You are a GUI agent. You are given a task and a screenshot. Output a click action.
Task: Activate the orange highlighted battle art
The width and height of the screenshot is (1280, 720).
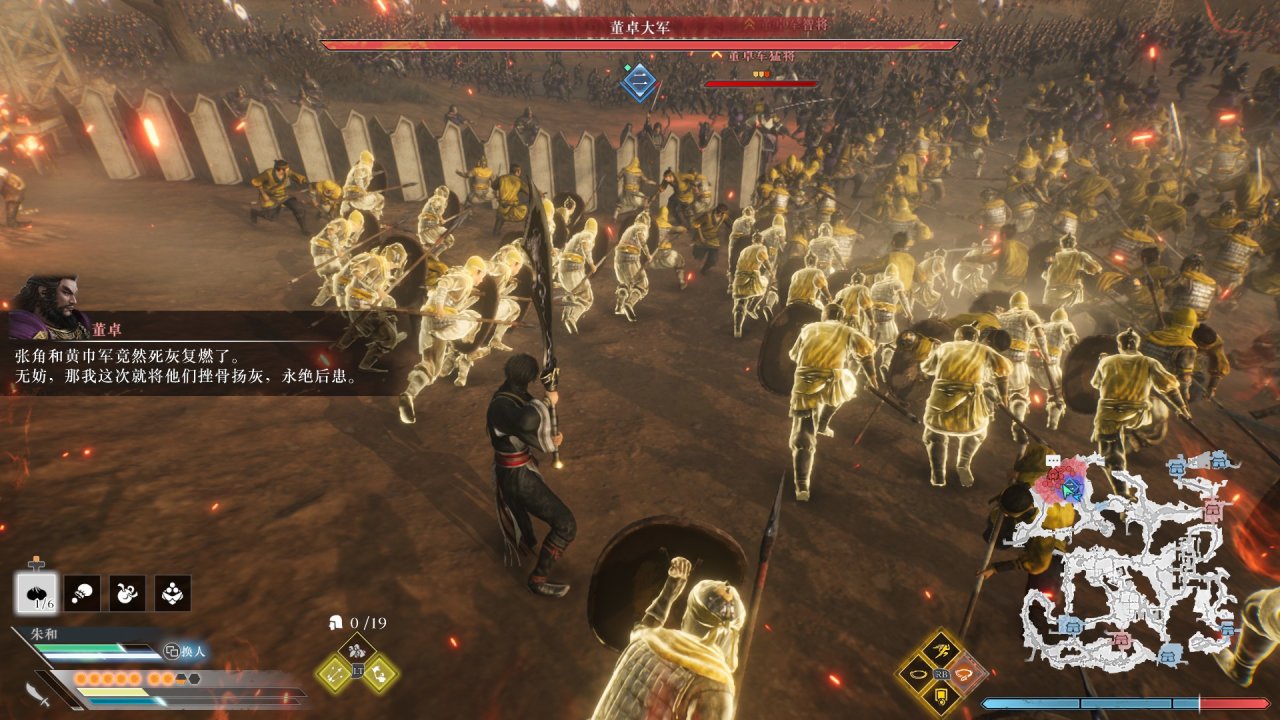tap(965, 674)
